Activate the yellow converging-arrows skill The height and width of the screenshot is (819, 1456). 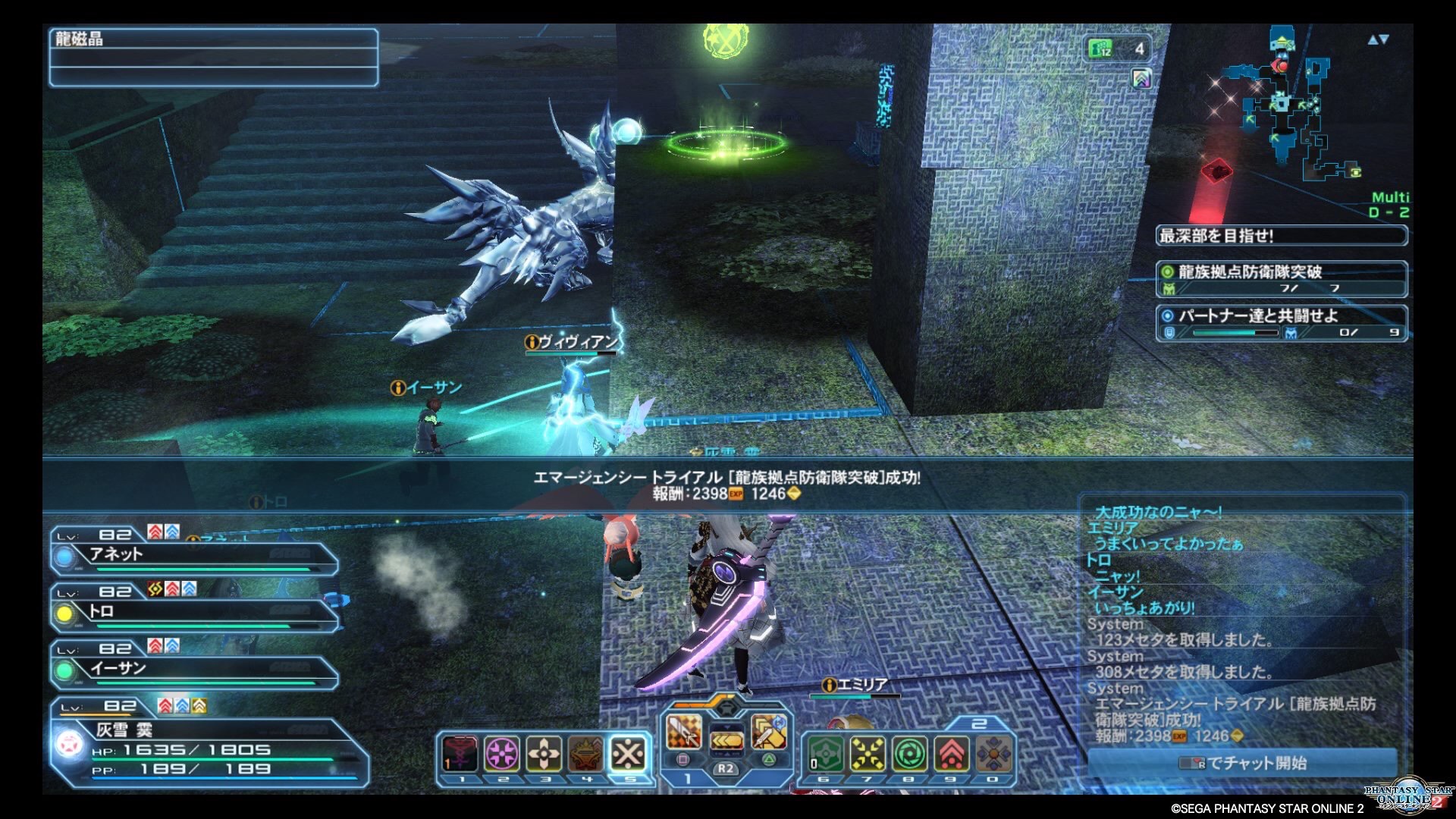click(x=868, y=753)
